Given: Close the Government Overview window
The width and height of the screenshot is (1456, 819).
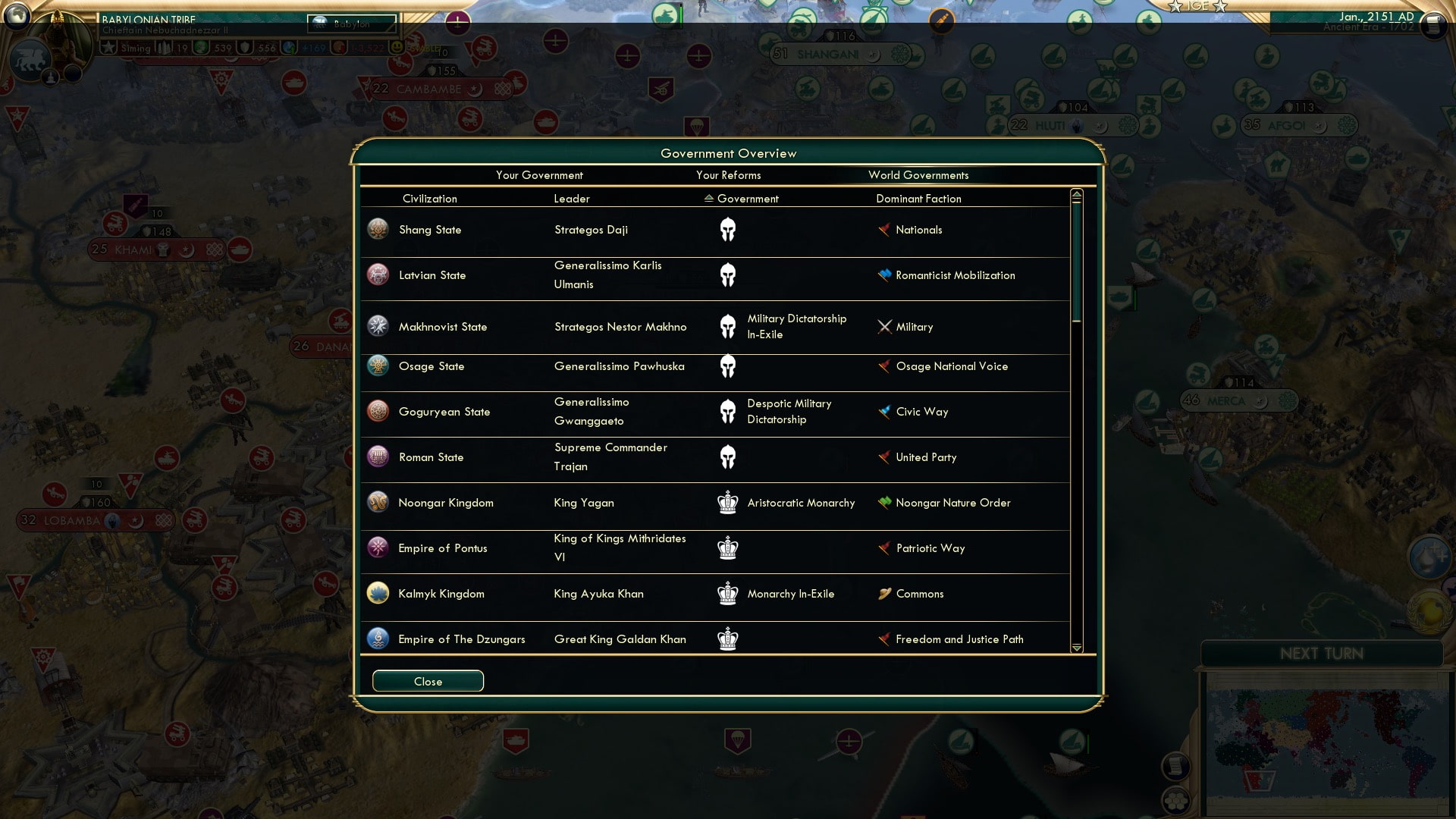Looking at the screenshot, I should coord(428,681).
